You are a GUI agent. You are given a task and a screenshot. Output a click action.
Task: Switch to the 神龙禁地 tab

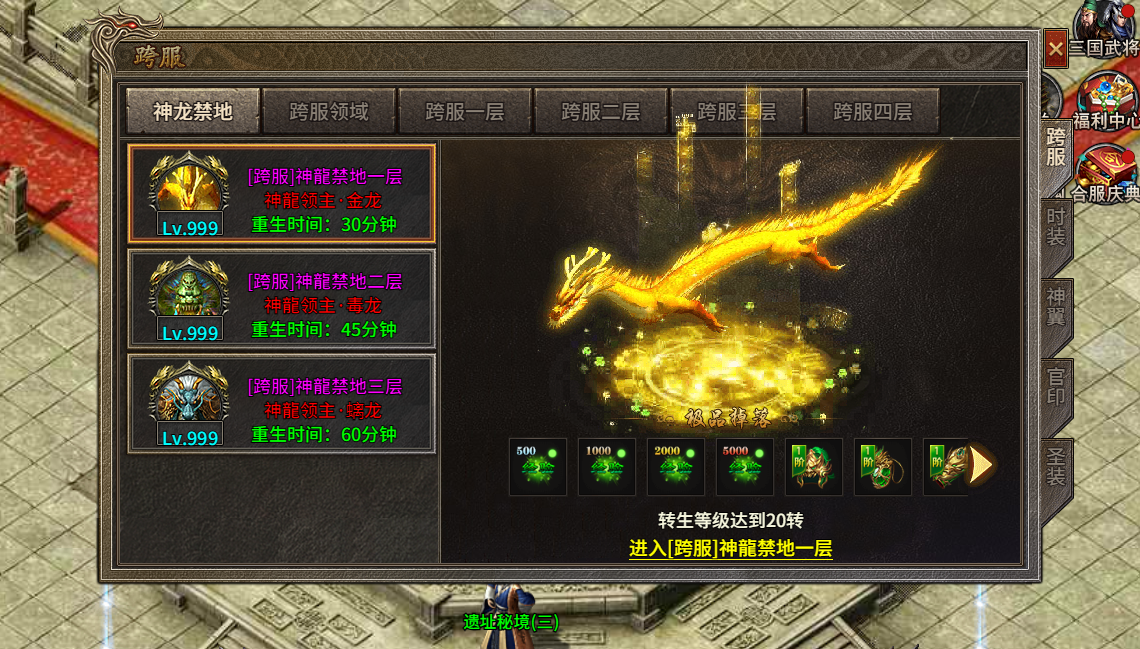pyautogui.click(x=193, y=111)
